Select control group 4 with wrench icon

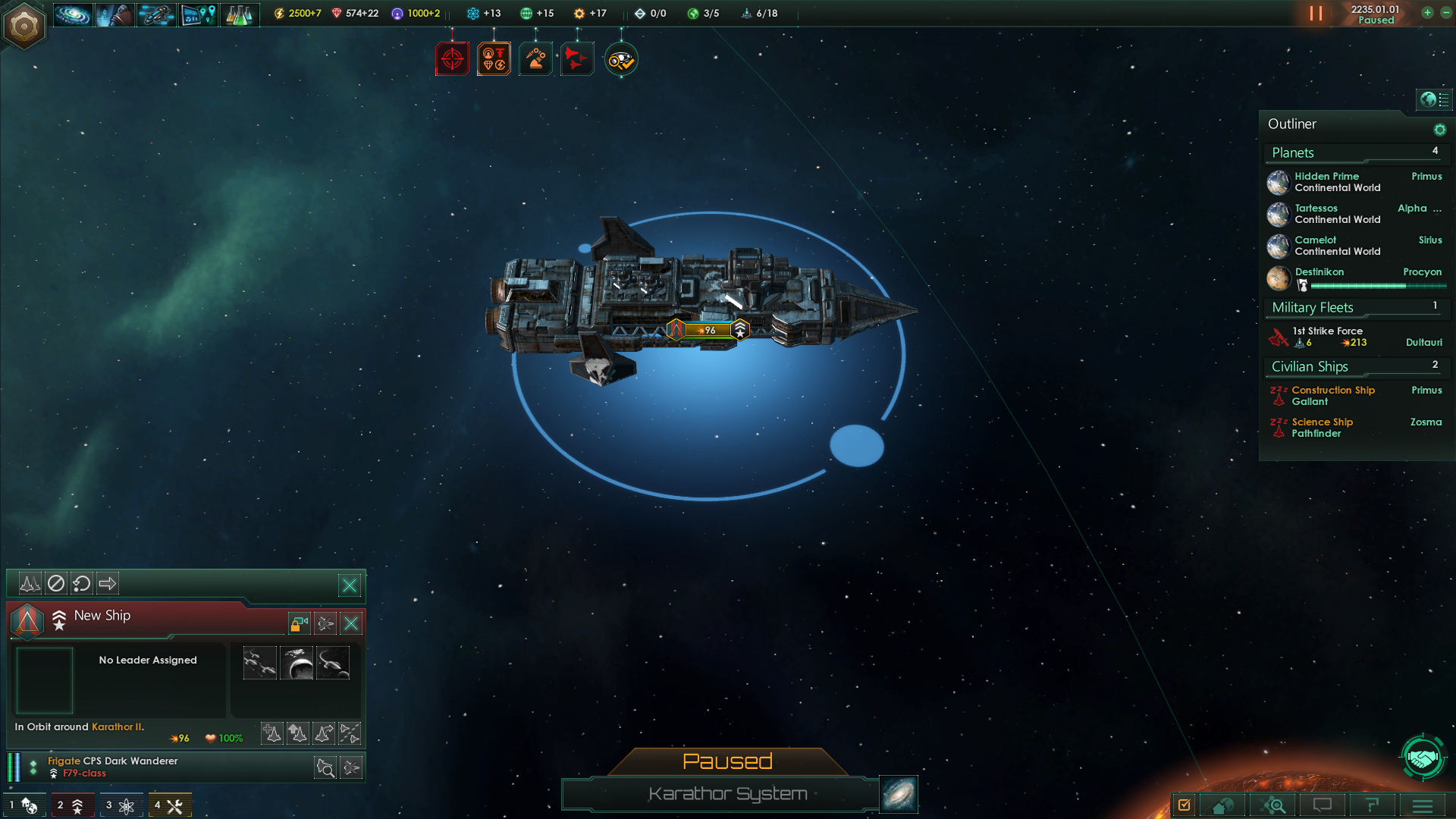coord(169,805)
